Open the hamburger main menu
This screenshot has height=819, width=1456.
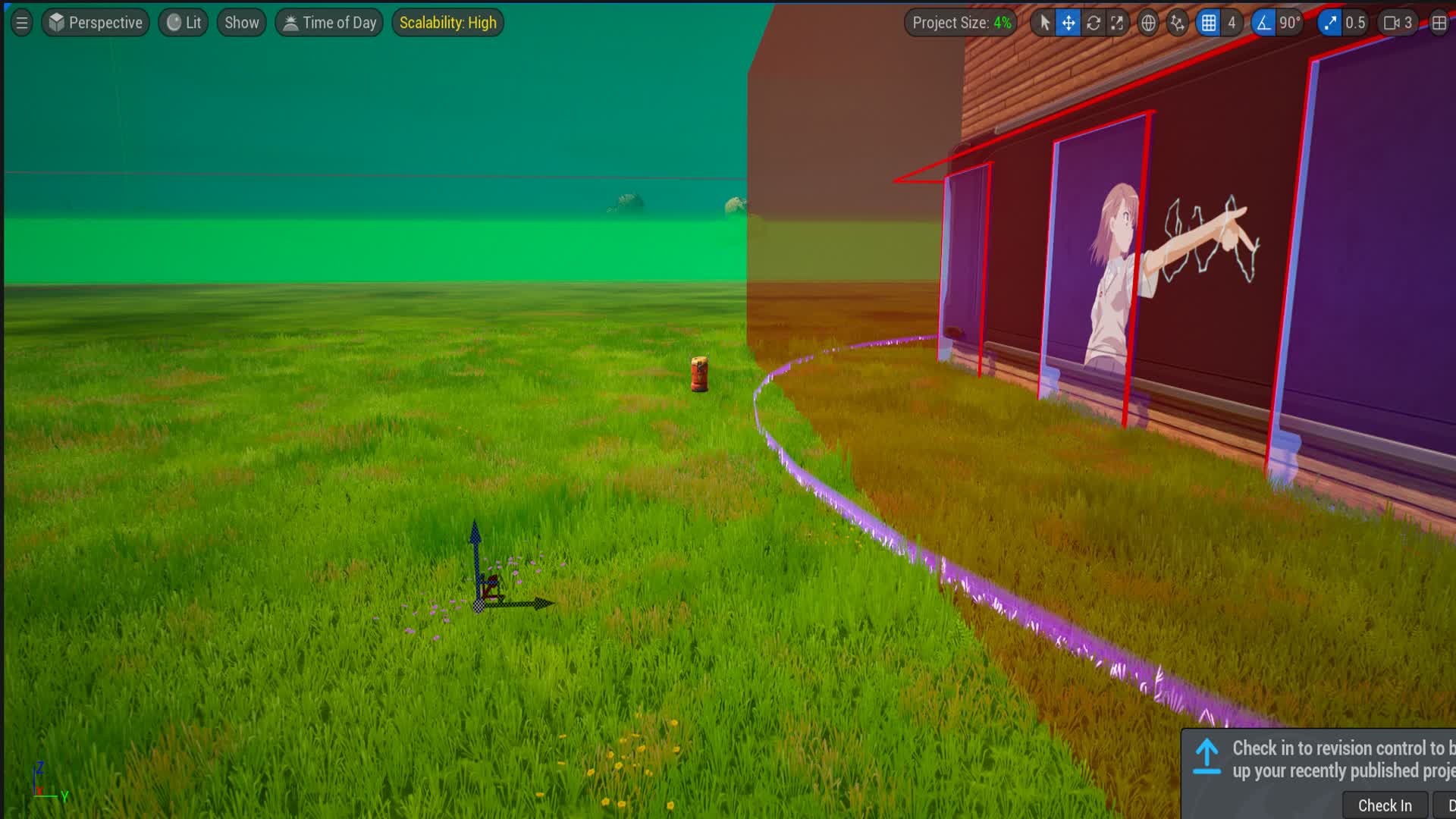click(x=20, y=22)
